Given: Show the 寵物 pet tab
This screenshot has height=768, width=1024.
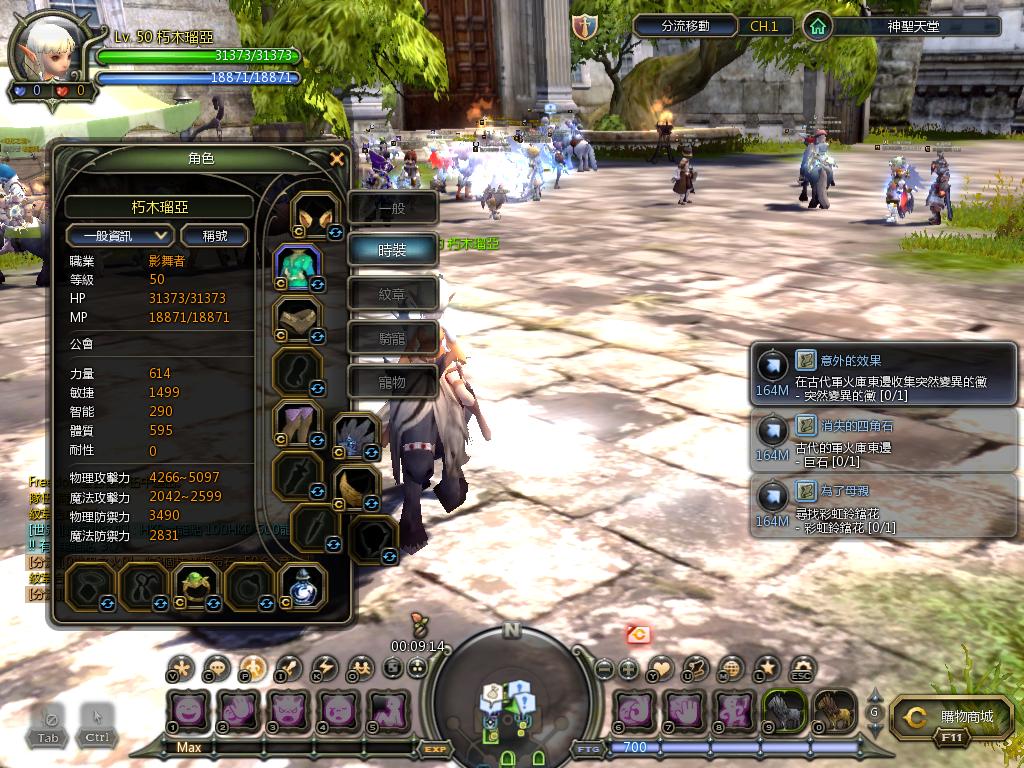Looking at the screenshot, I should click(392, 381).
